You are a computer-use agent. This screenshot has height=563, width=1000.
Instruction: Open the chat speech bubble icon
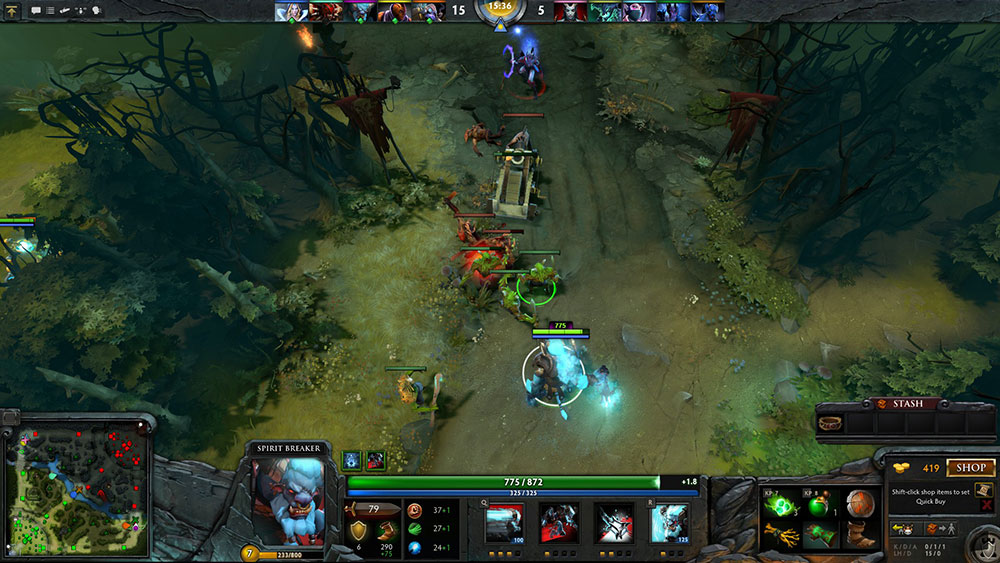point(36,10)
